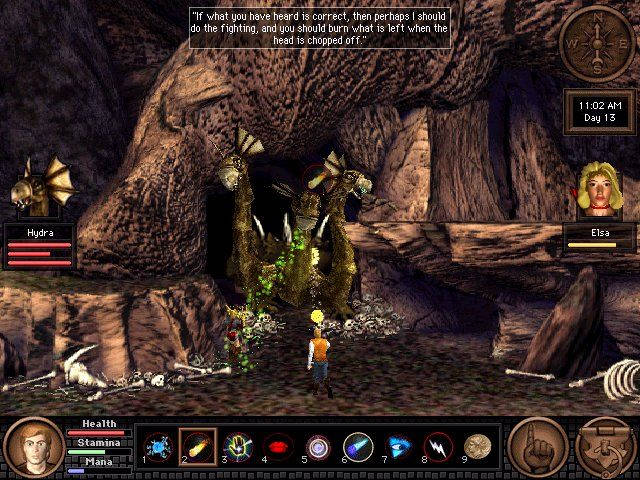Open the inventory chest button
This screenshot has height=480, width=640.
pyautogui.click(x=605, y=446)
